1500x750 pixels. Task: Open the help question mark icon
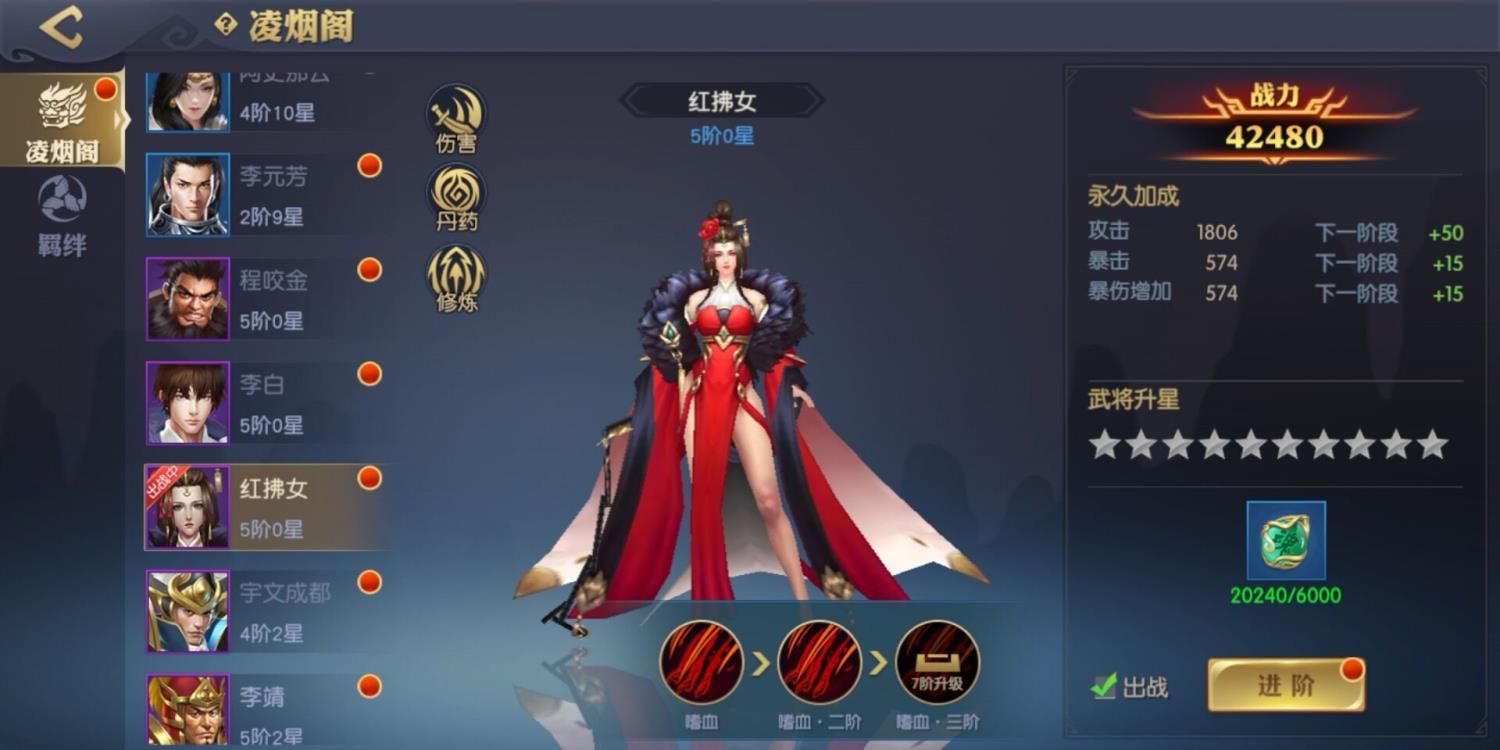click(x=226, y=25)
